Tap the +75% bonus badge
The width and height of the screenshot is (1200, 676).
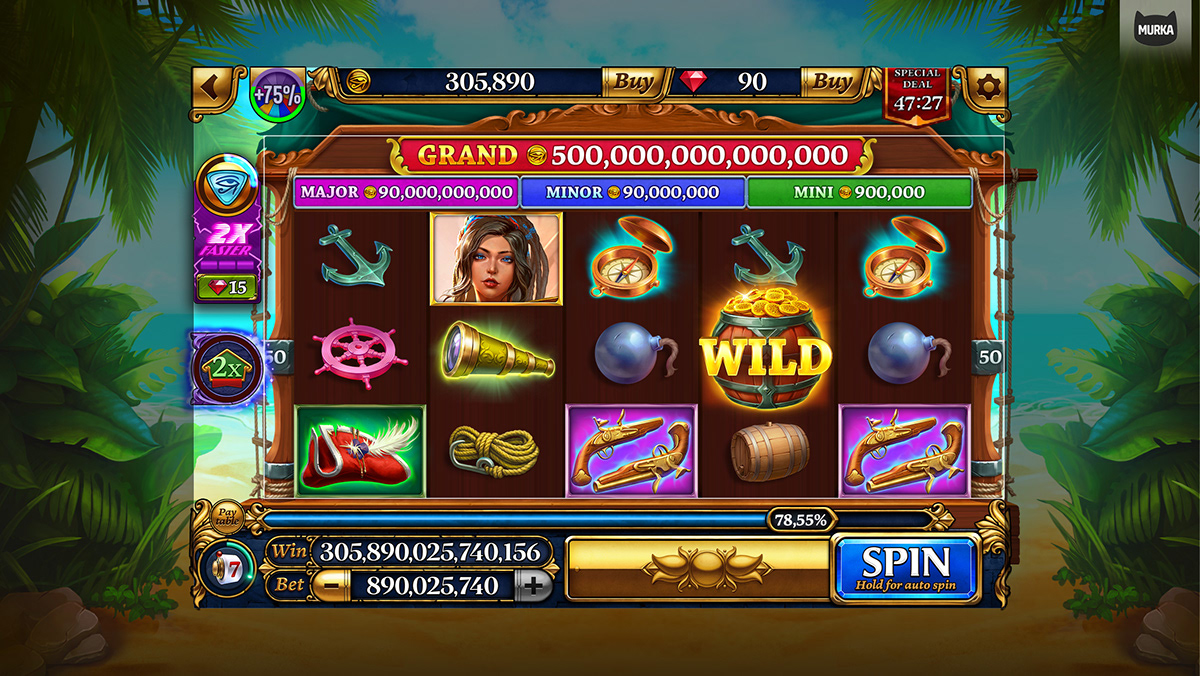(277, 95)
